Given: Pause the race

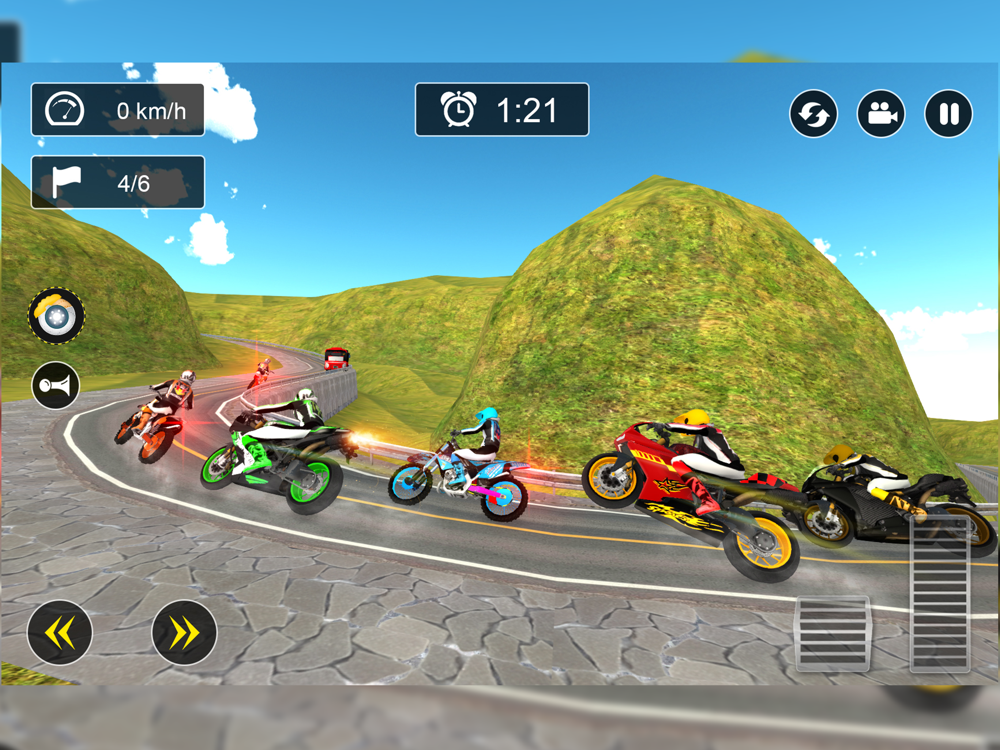Looking at the screenshot, I should pyautogui.click(x=948, y=114).
